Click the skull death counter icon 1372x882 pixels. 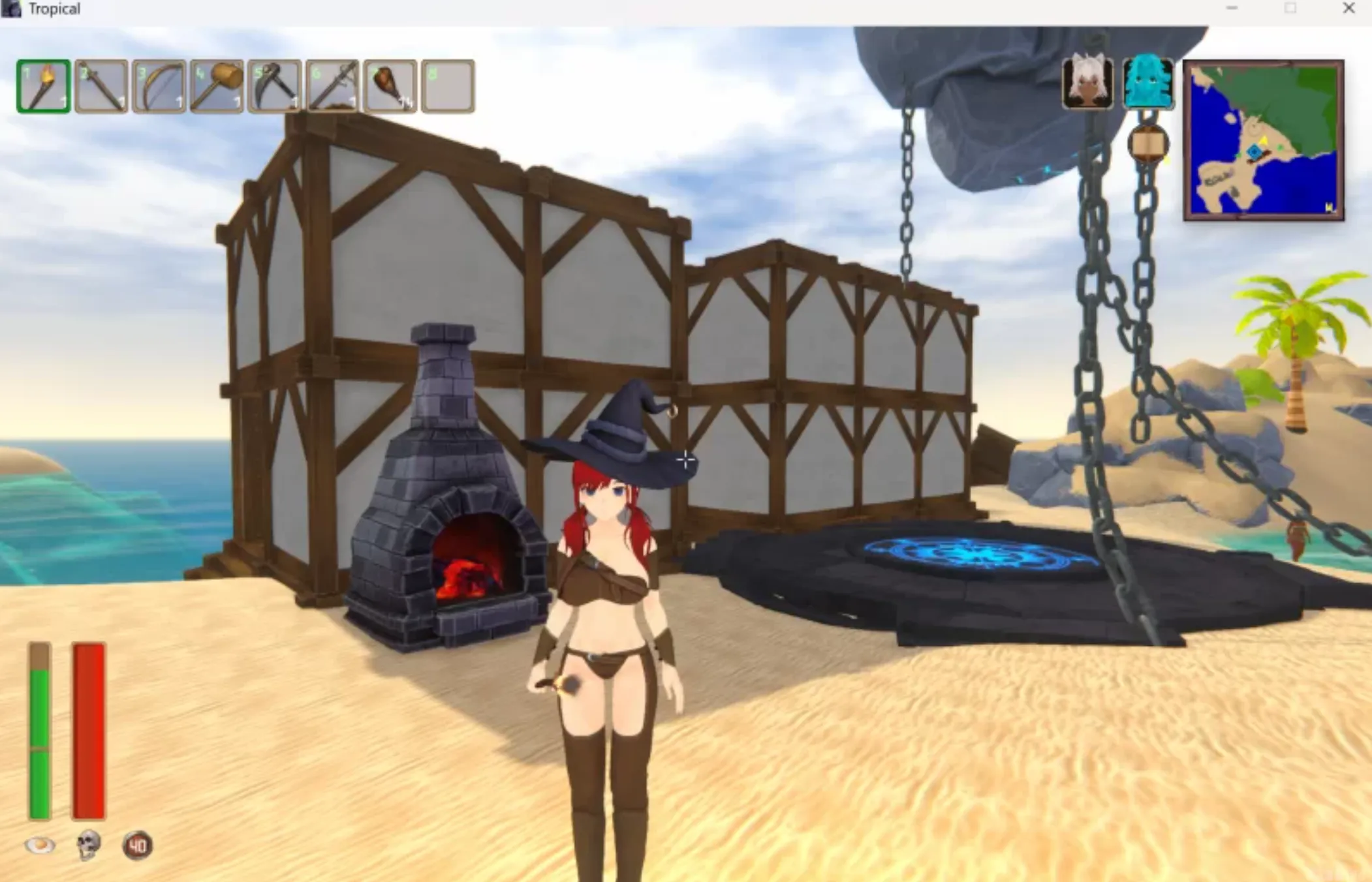88,845
